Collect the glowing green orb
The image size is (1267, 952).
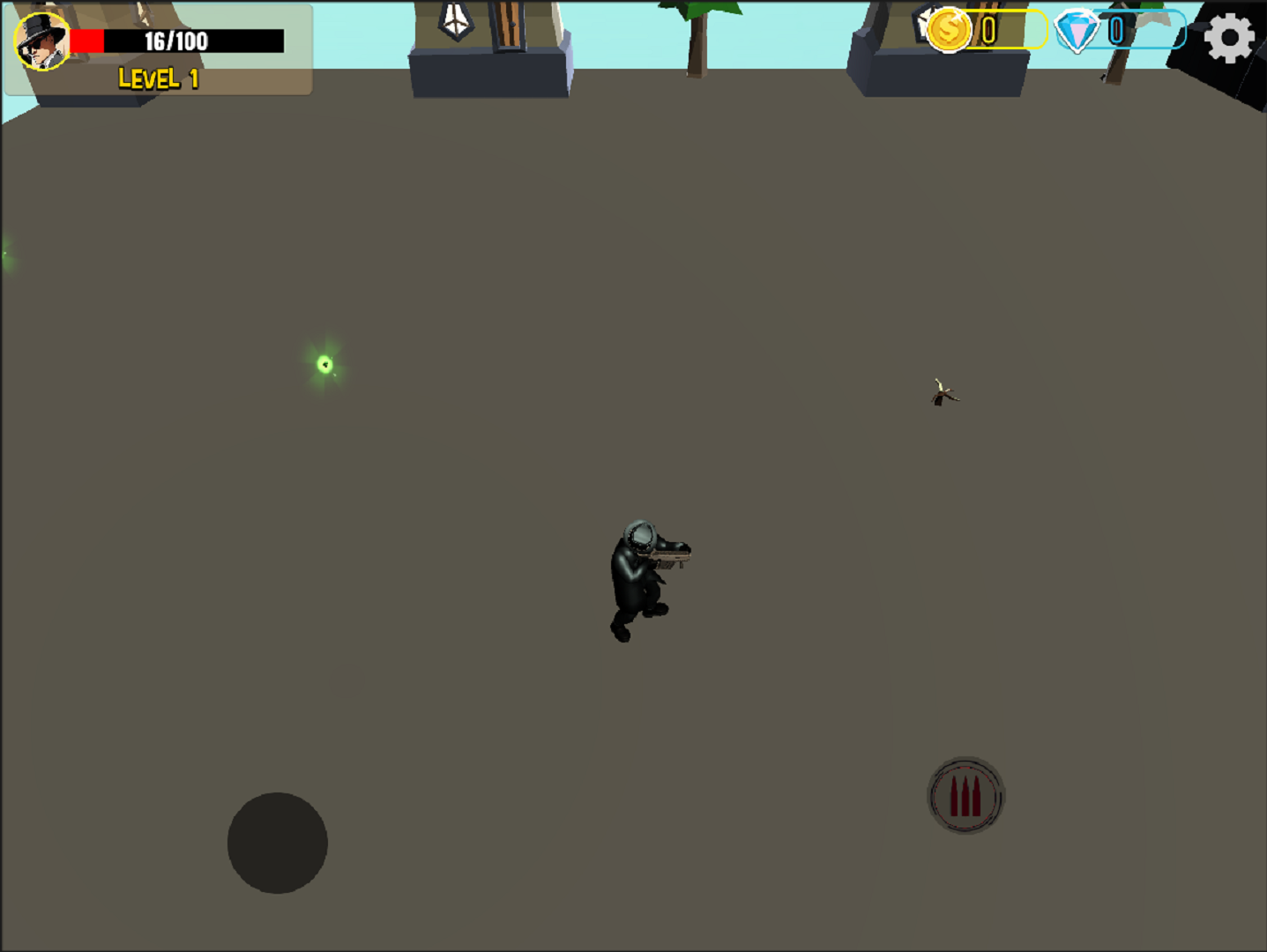(323, 364)
